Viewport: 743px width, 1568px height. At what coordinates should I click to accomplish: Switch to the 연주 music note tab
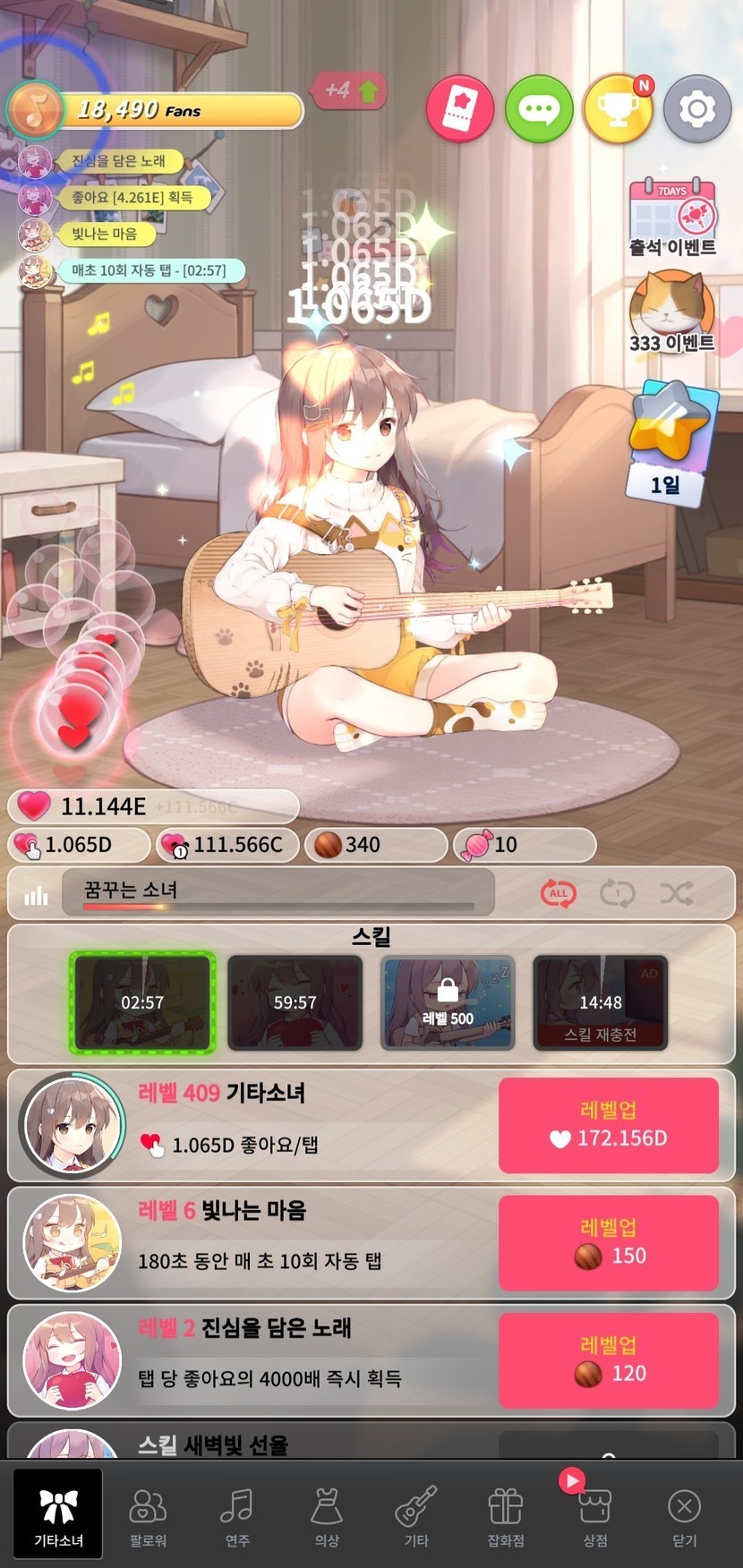(237, 1513)
